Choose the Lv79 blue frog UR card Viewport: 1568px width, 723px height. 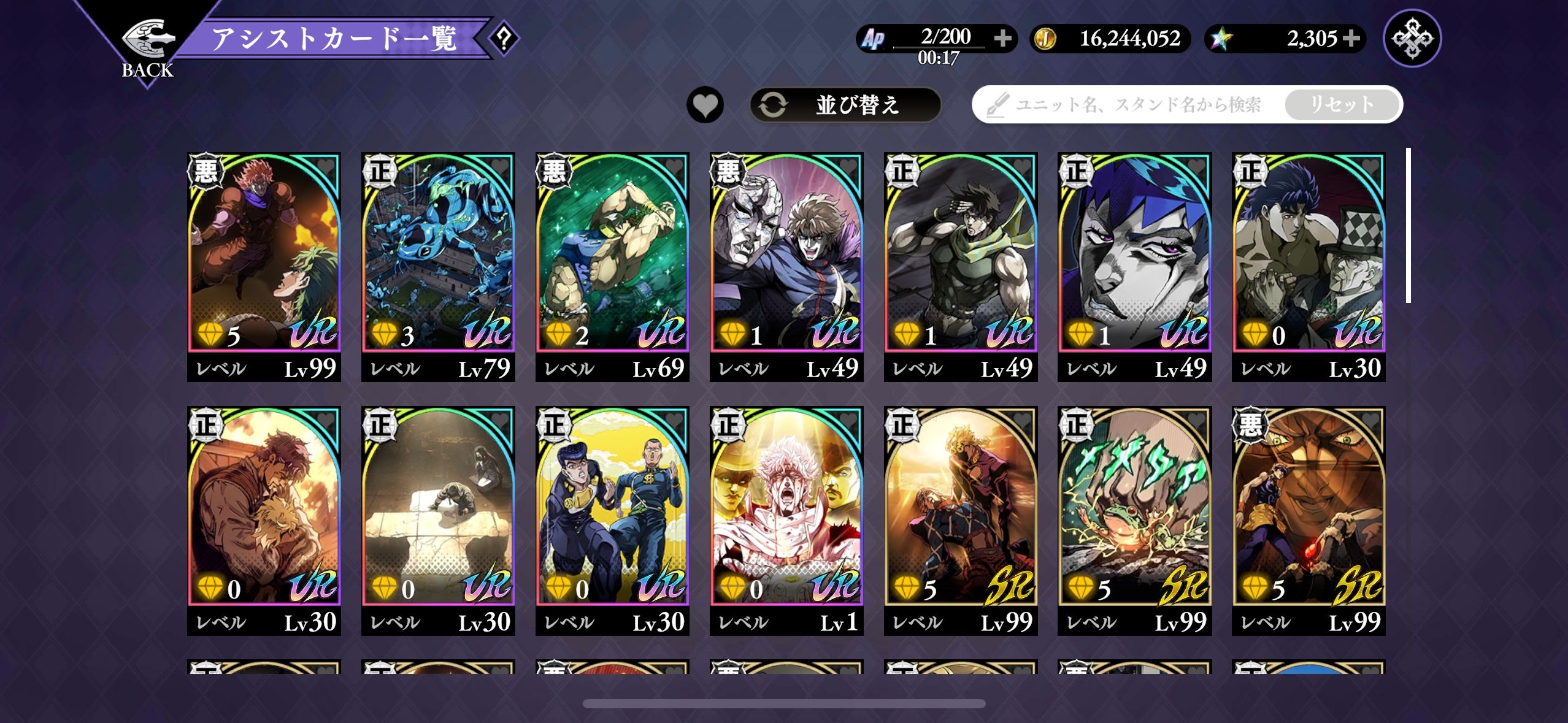(438, 258)
